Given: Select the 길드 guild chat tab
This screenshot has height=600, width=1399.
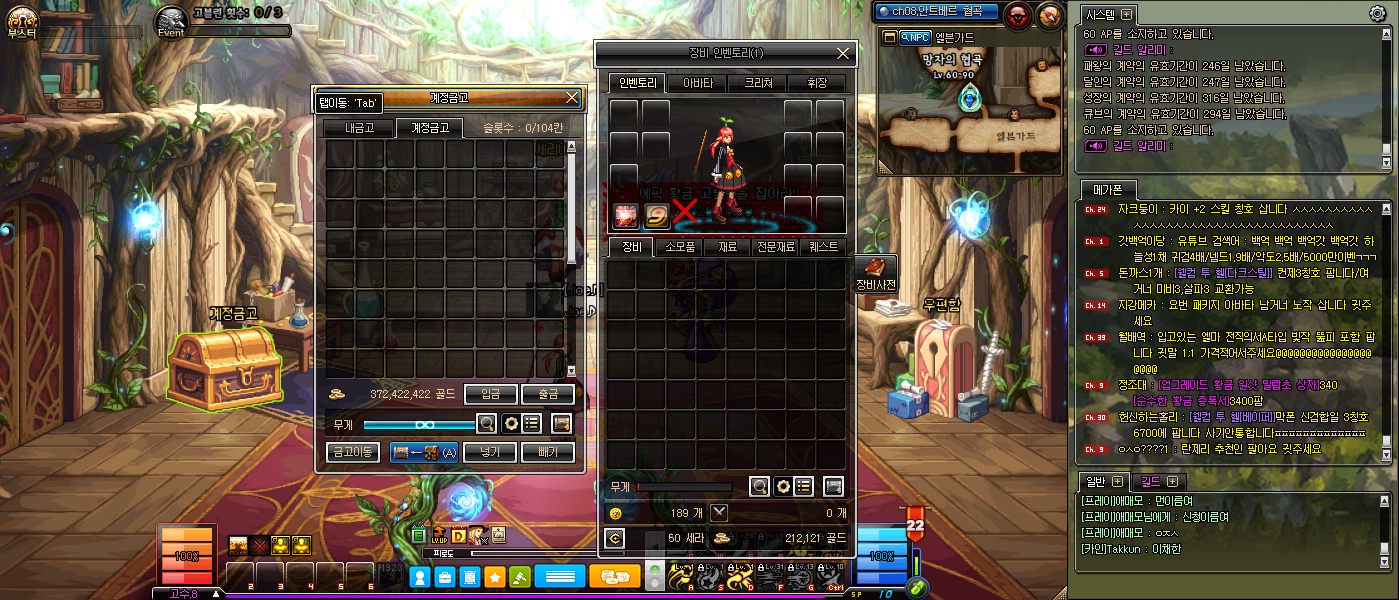Looking at the screenshot, I should click(1150, 482).
